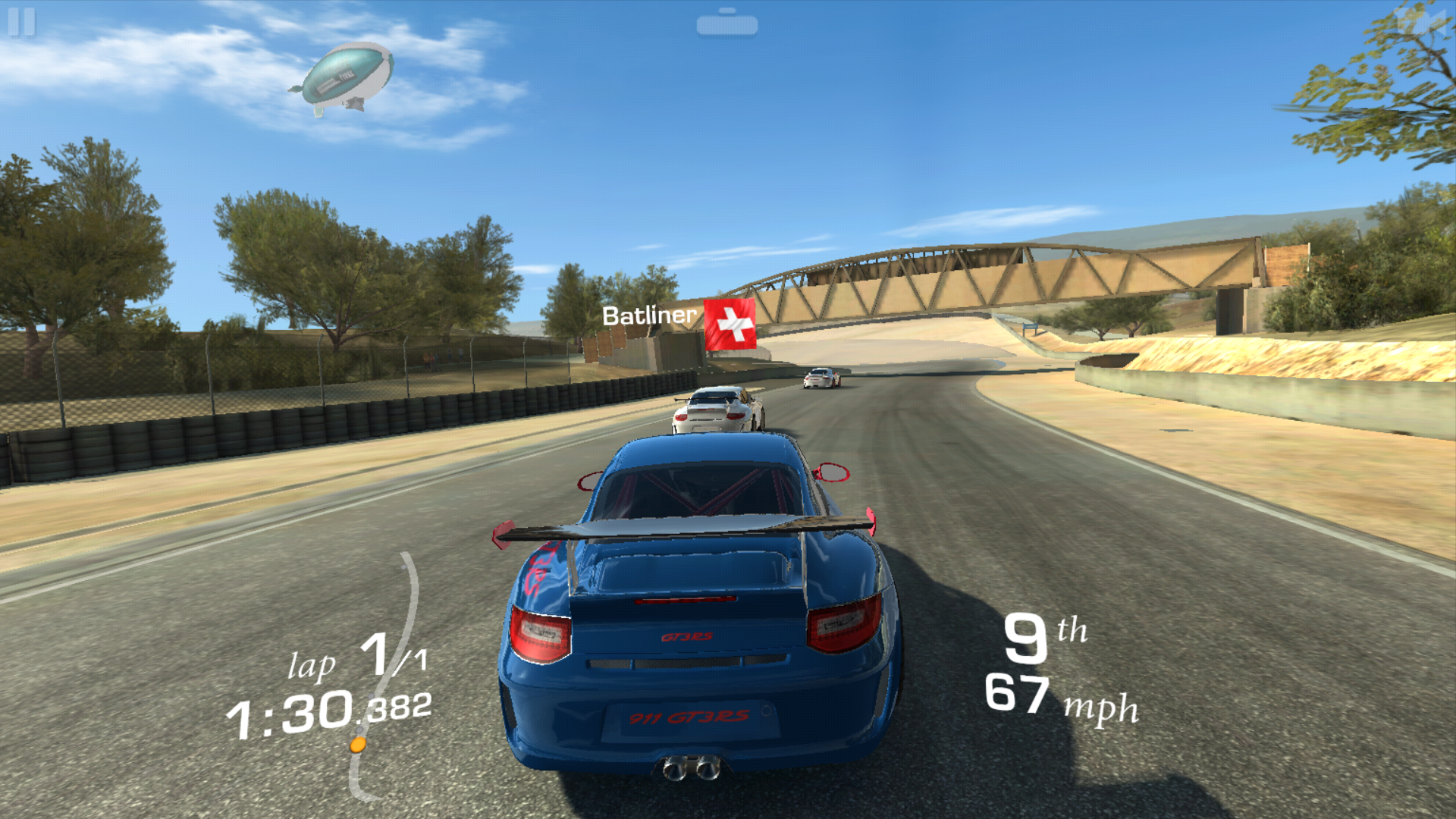Pause the race
The image size is (1456, 819).
click(x=21, y=22)
